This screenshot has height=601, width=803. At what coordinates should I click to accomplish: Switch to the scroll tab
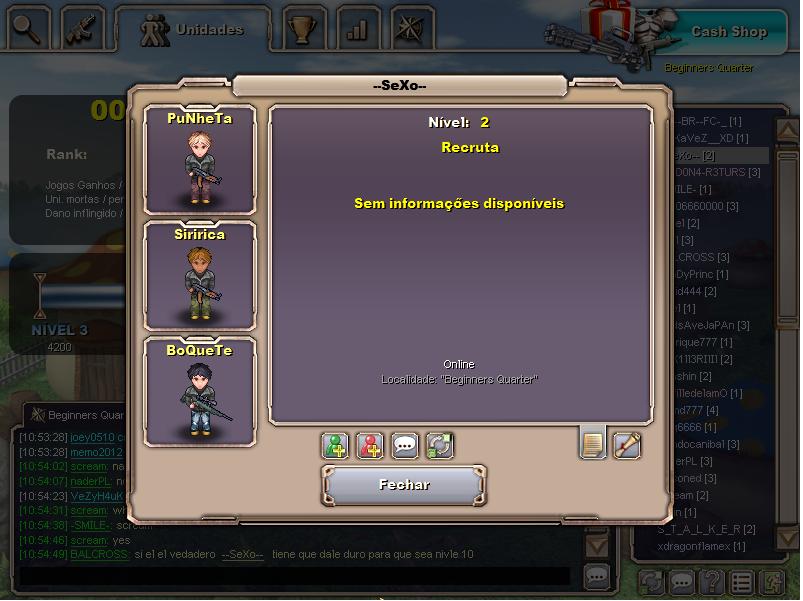click(x=627, y=444)
